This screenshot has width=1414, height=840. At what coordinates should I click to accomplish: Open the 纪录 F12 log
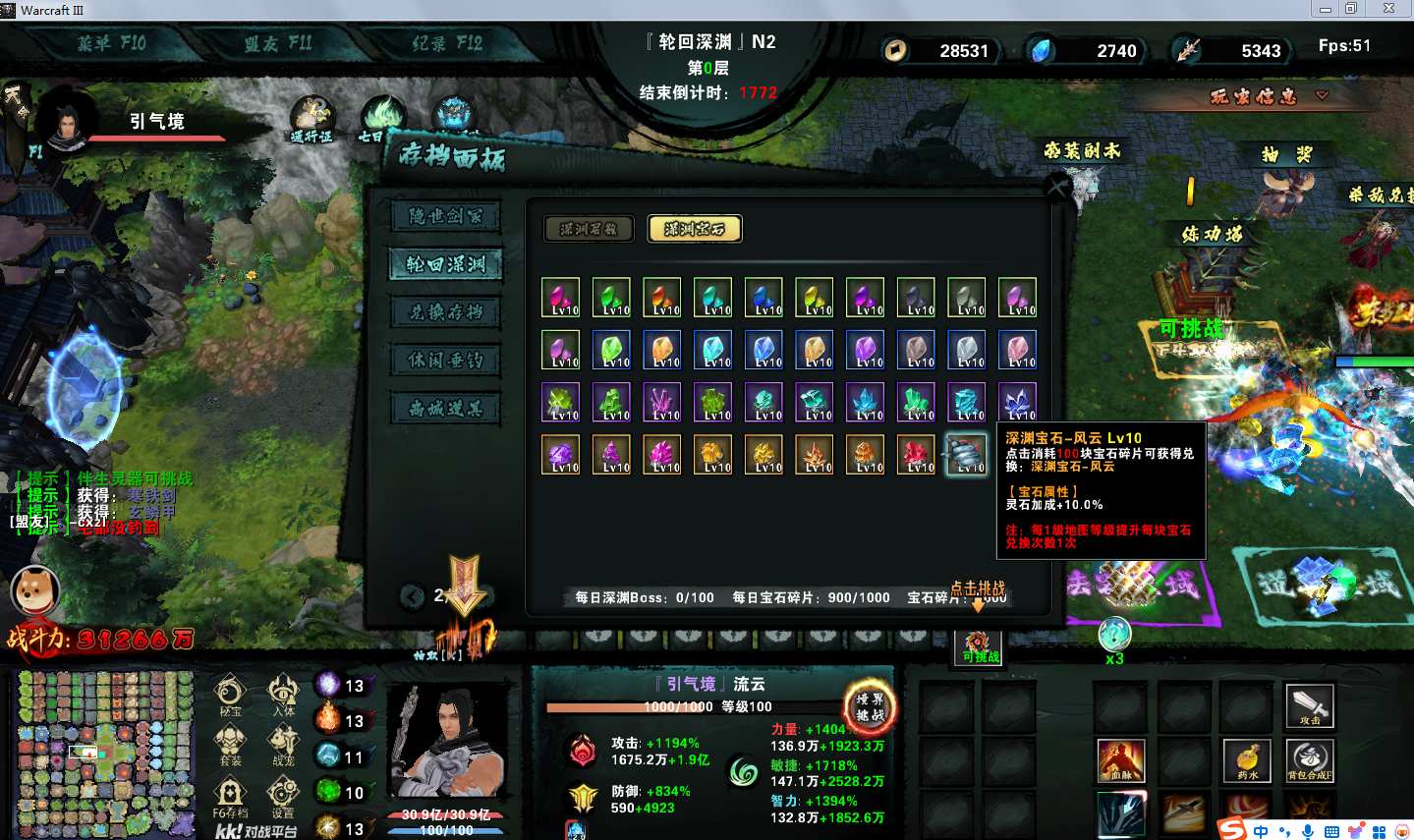(447, 43)
